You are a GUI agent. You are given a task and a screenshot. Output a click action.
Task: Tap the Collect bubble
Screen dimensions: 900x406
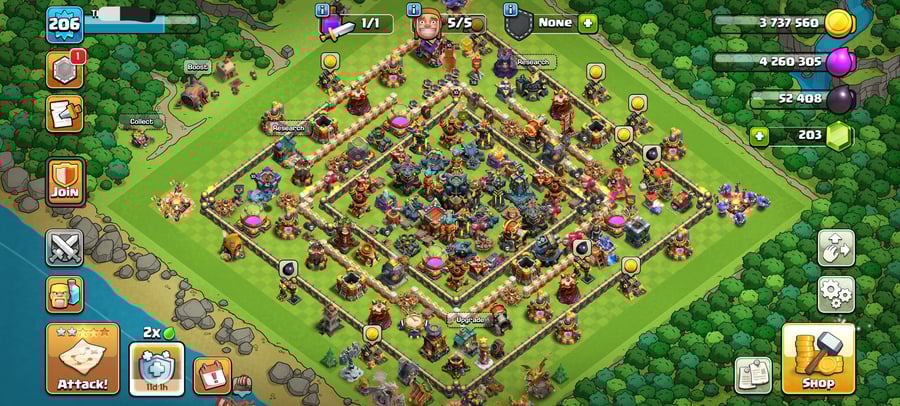coord(142,121)
